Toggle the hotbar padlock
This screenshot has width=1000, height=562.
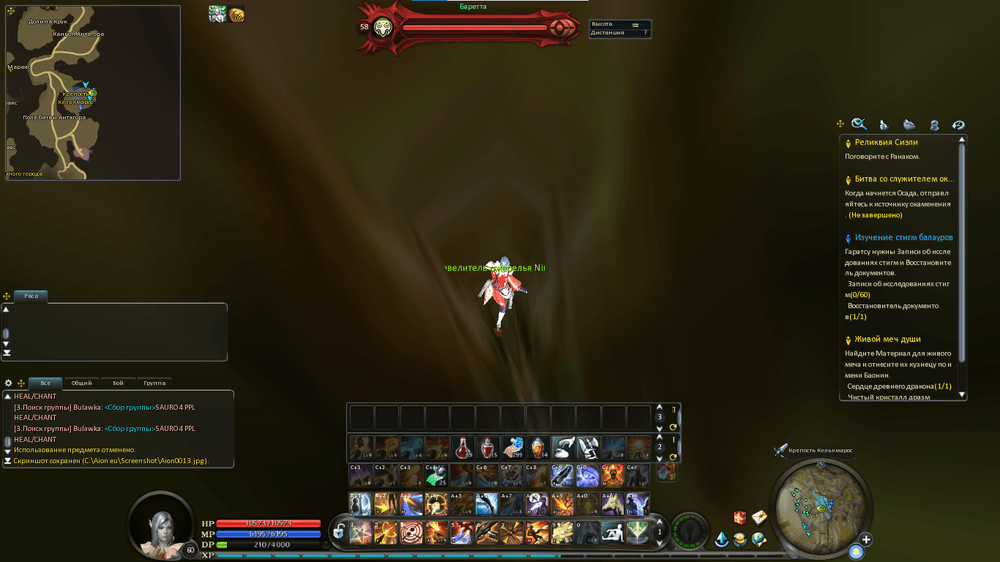tap(339, 531)
